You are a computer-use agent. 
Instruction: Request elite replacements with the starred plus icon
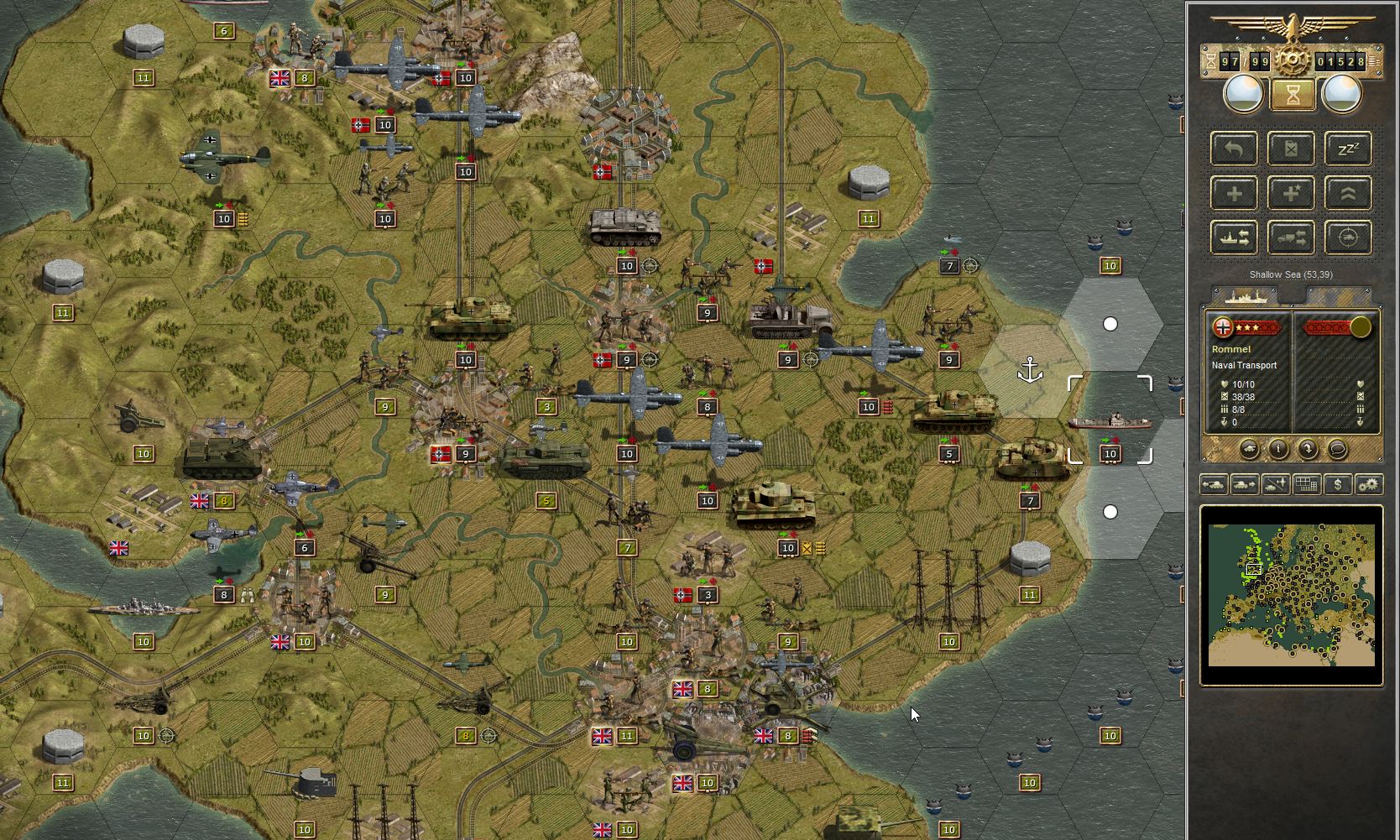tap(1291, 193)
